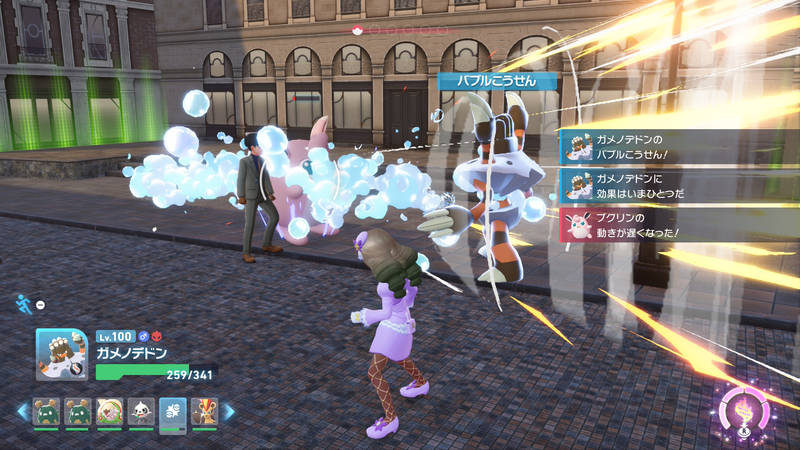Select the active ガメノデドン portrait
This screenshot has height=450, width=800.
pyautogui.click(x=65, y=355)
